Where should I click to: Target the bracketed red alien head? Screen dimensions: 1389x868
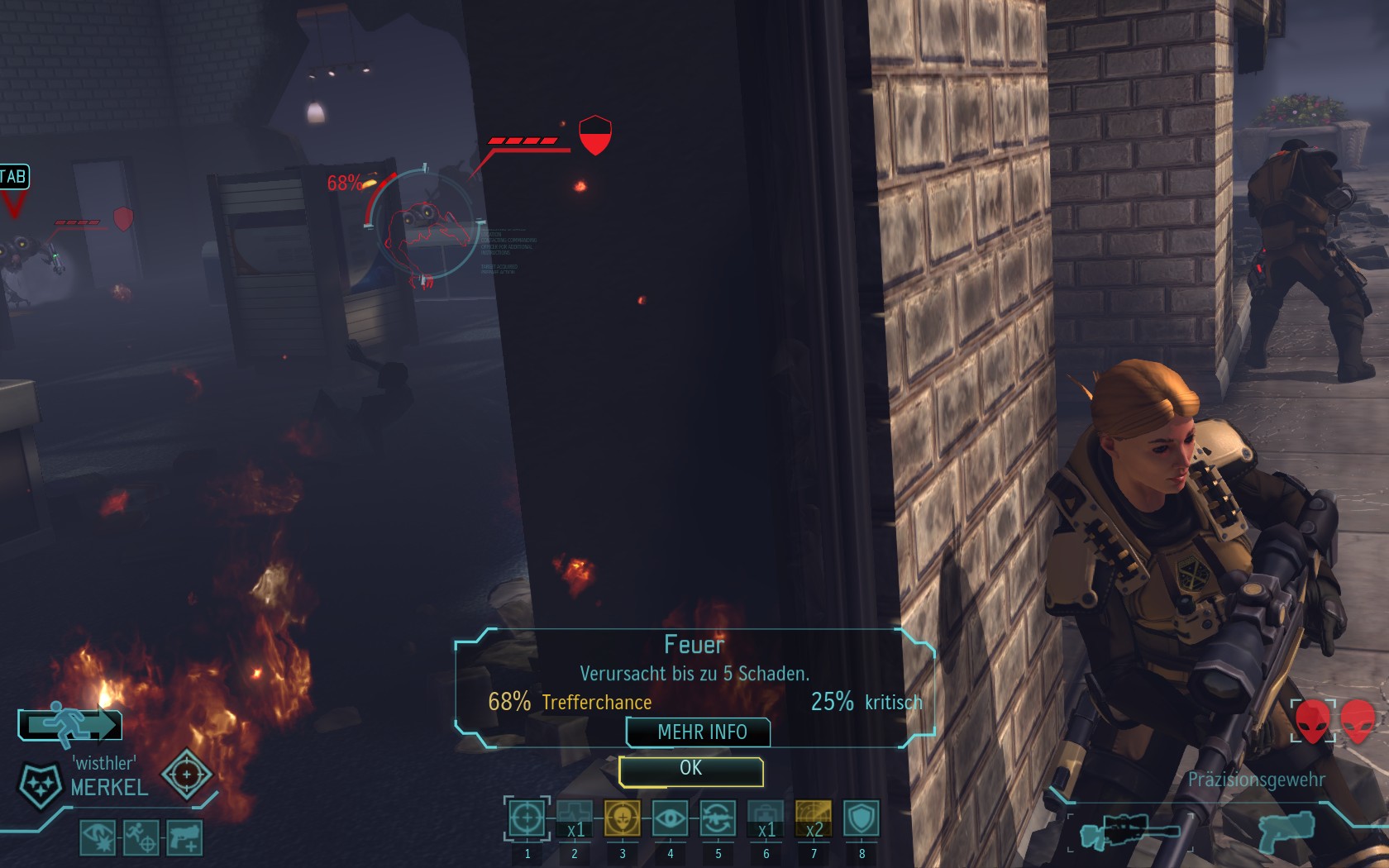(x=1313, y=721)
